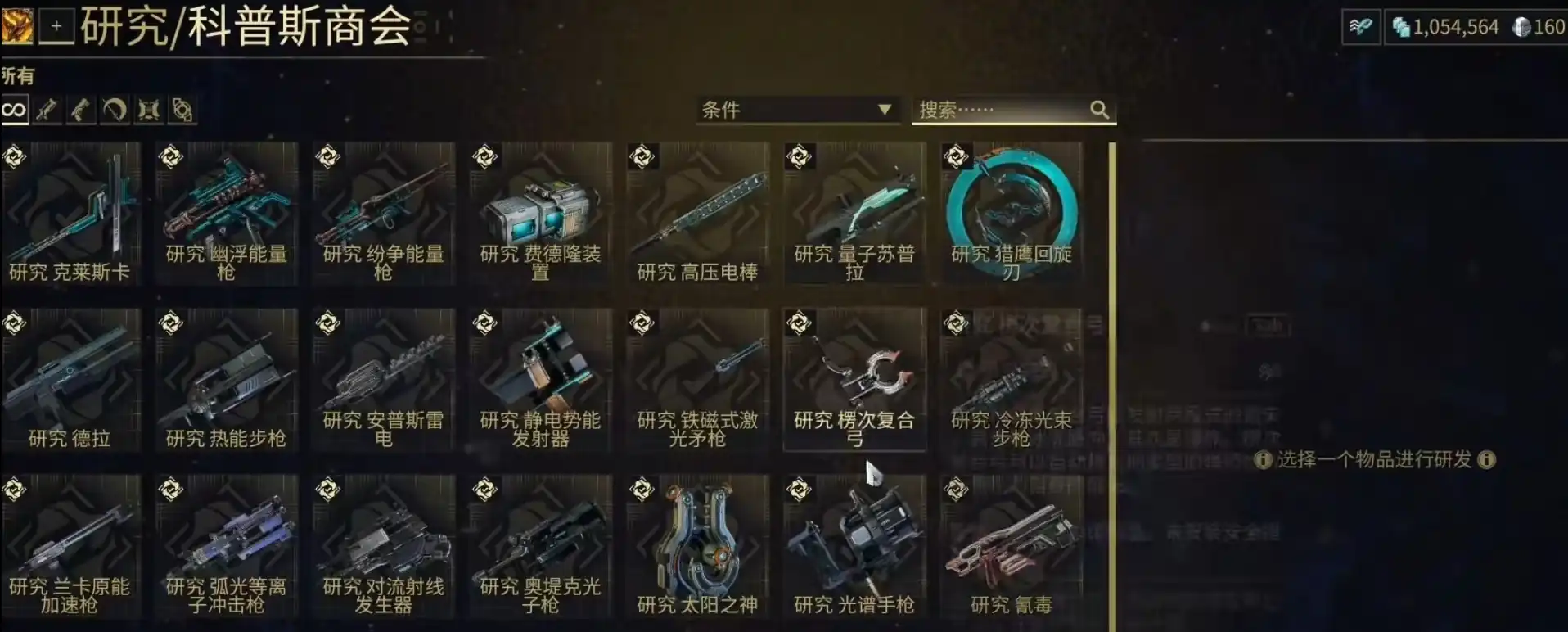Image resolution: width=1568 pixels, height=632 pixels.
Task: Select the 研究 量子苏普拉 item
Action: 855,214
